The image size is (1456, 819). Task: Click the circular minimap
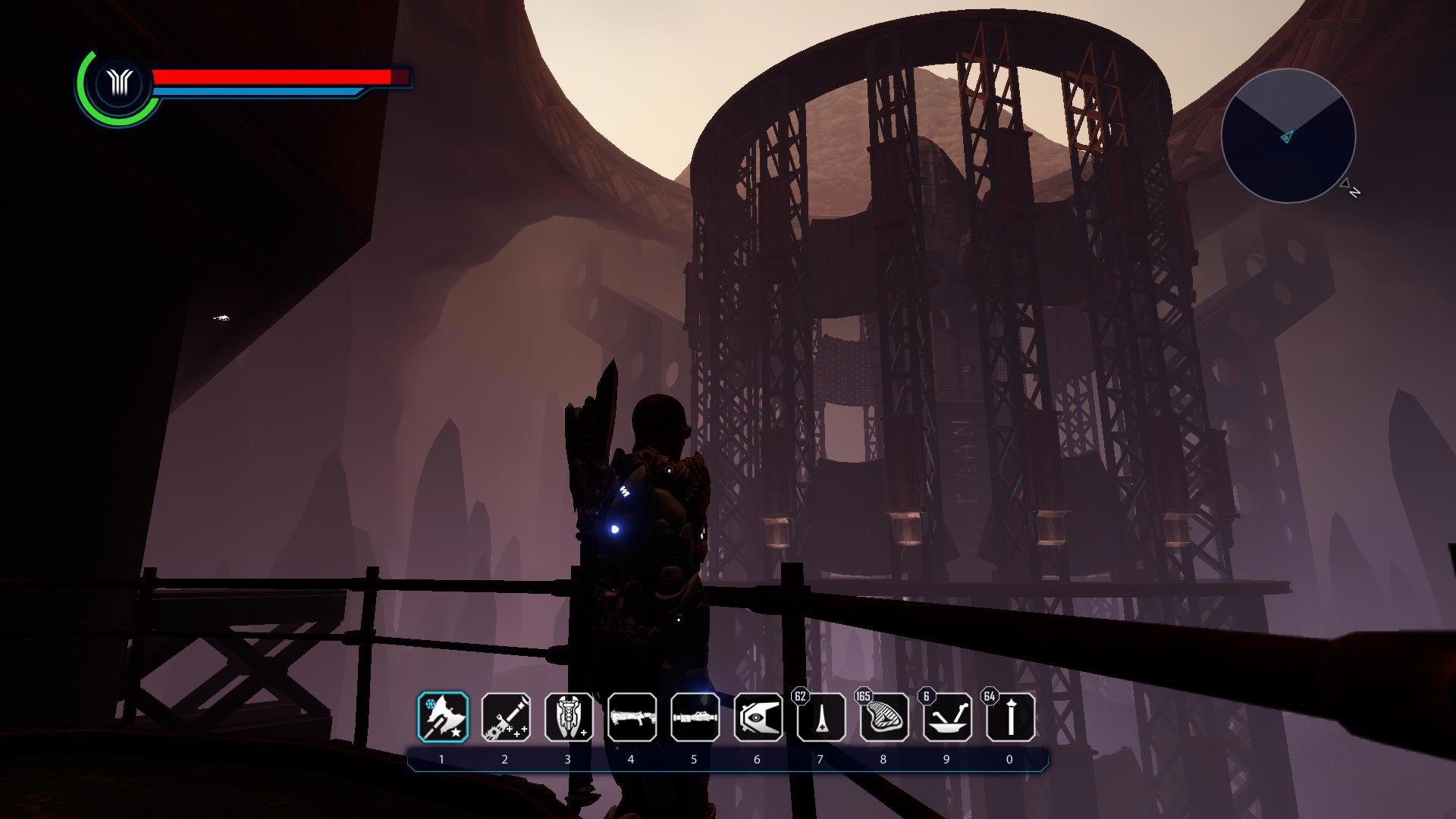pos(1288,136)
